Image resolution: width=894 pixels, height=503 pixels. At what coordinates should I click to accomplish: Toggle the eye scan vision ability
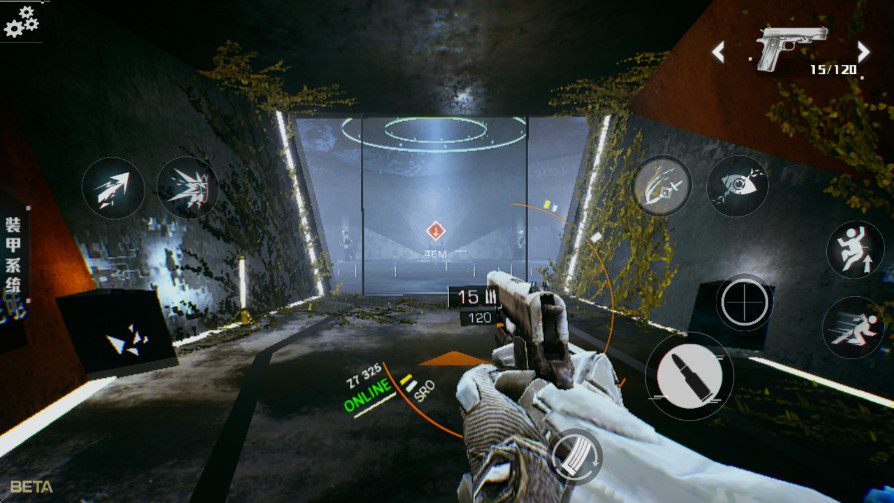pyautogui.click(x=737, y=186)
